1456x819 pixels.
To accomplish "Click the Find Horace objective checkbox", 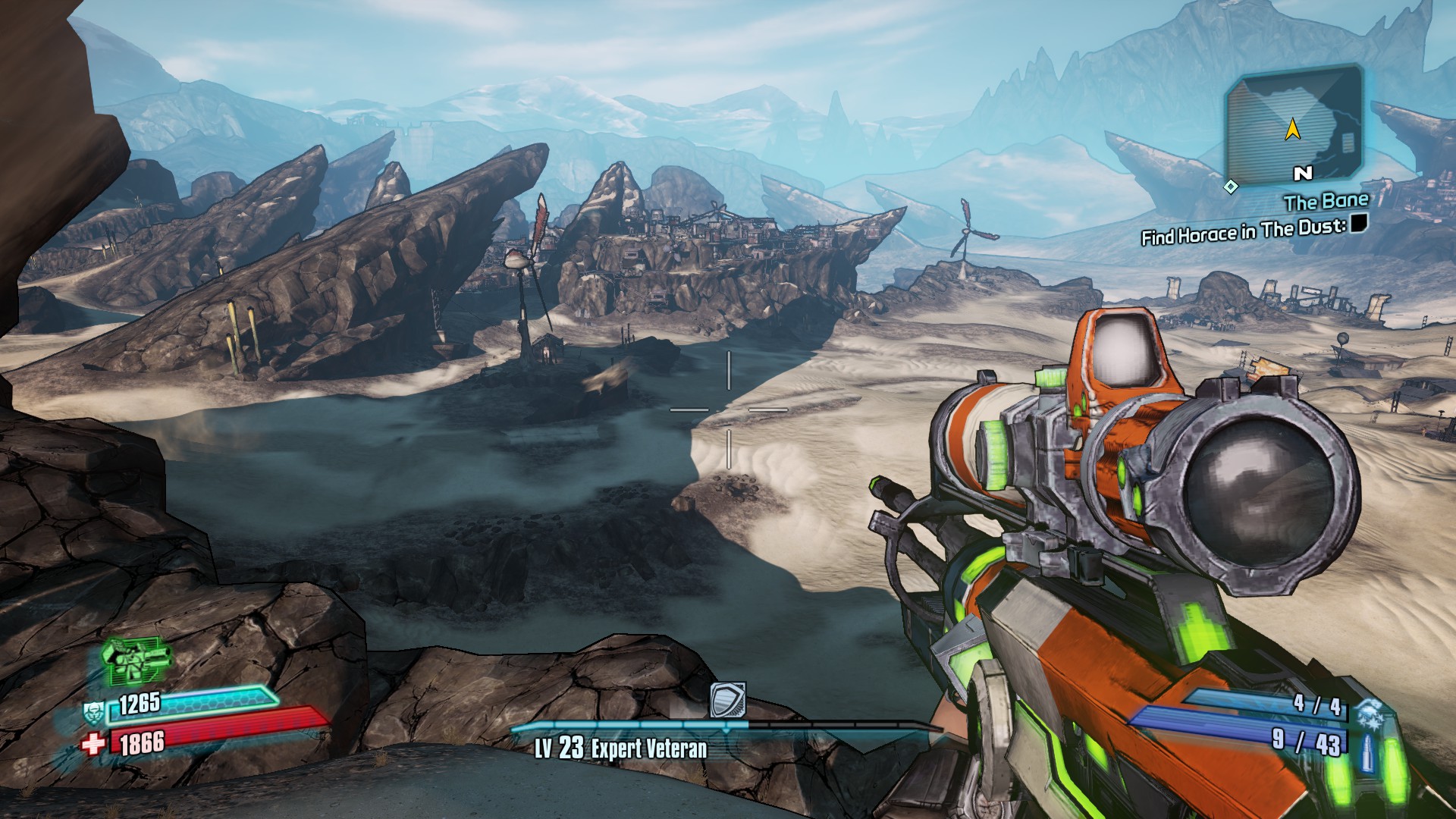I will click(x=1358, y=223).
